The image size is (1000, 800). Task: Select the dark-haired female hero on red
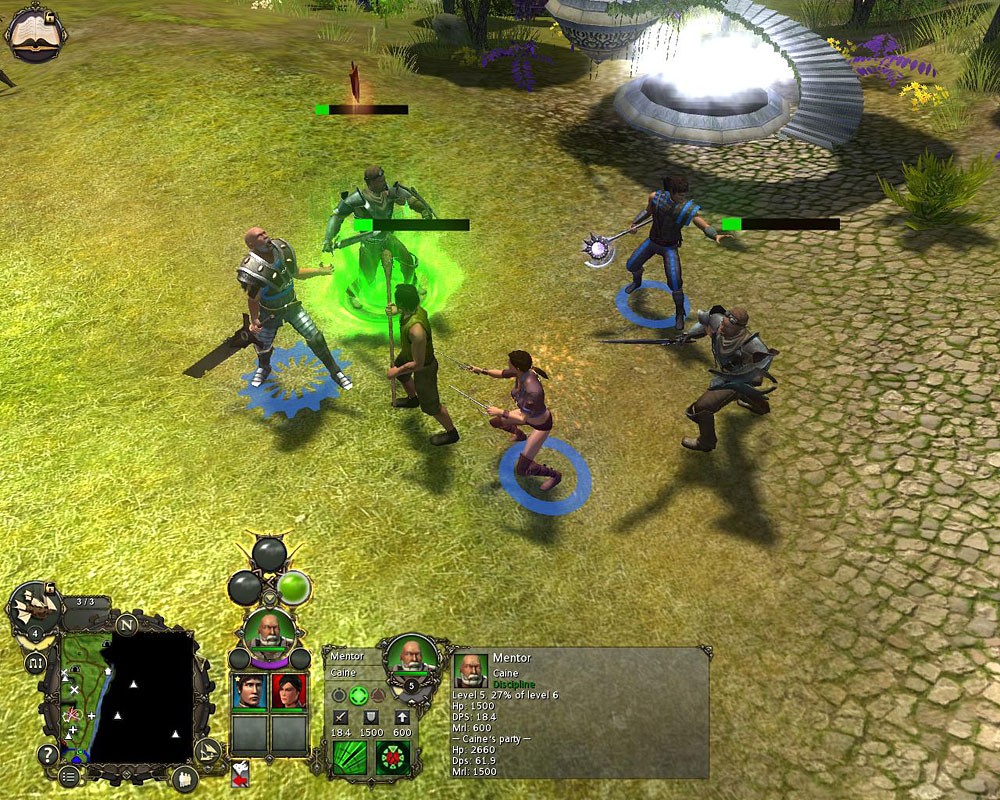coord(289,692)
